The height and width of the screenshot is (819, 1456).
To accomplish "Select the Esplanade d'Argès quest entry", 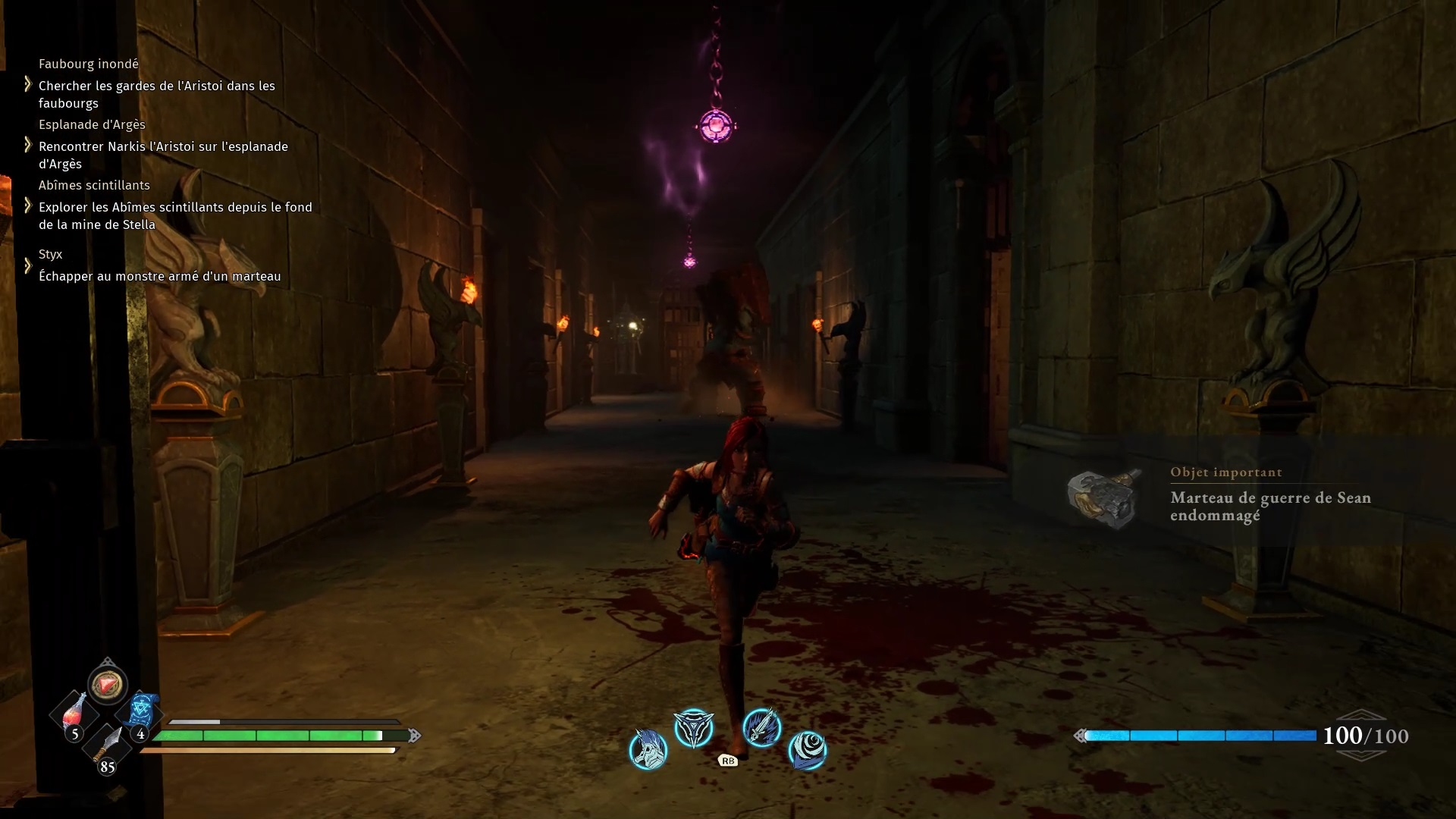I will [163, 155].
